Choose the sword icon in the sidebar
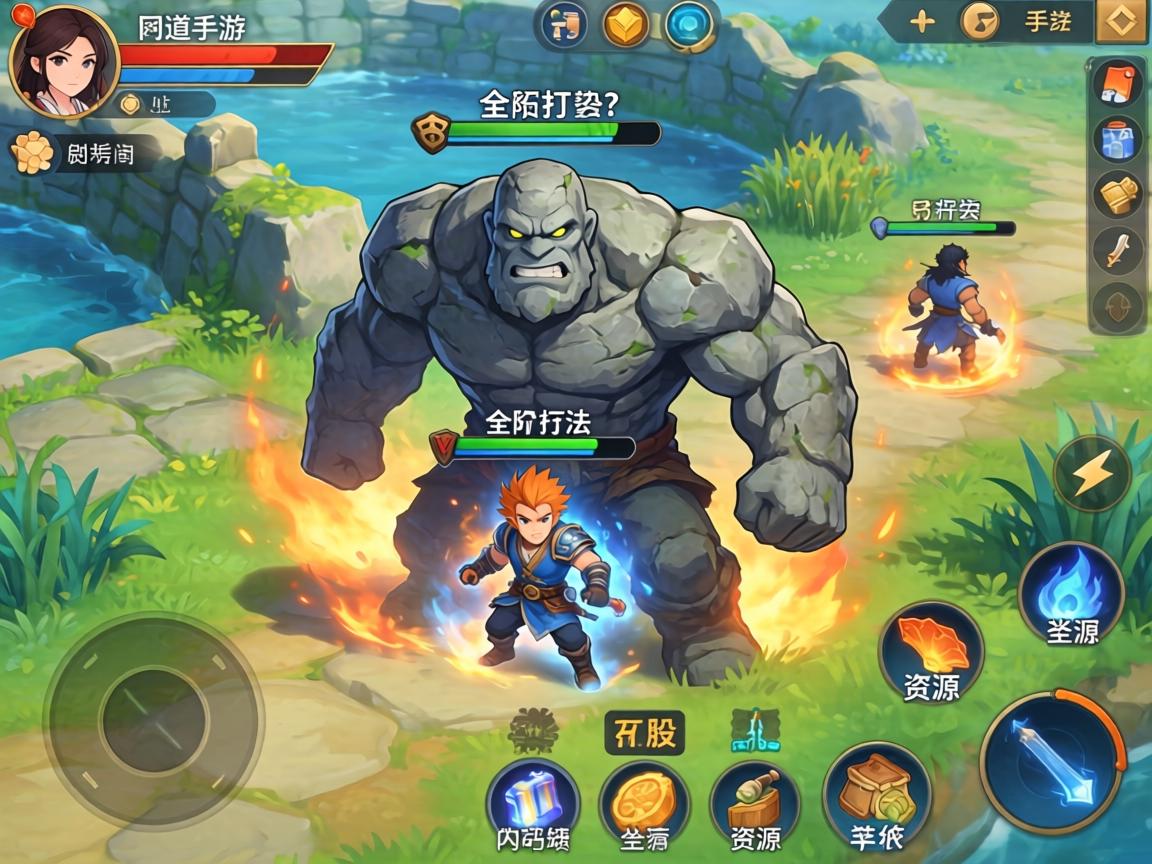The height and width of the screenshot is (864, 1152). click(x=1116, y=250)
